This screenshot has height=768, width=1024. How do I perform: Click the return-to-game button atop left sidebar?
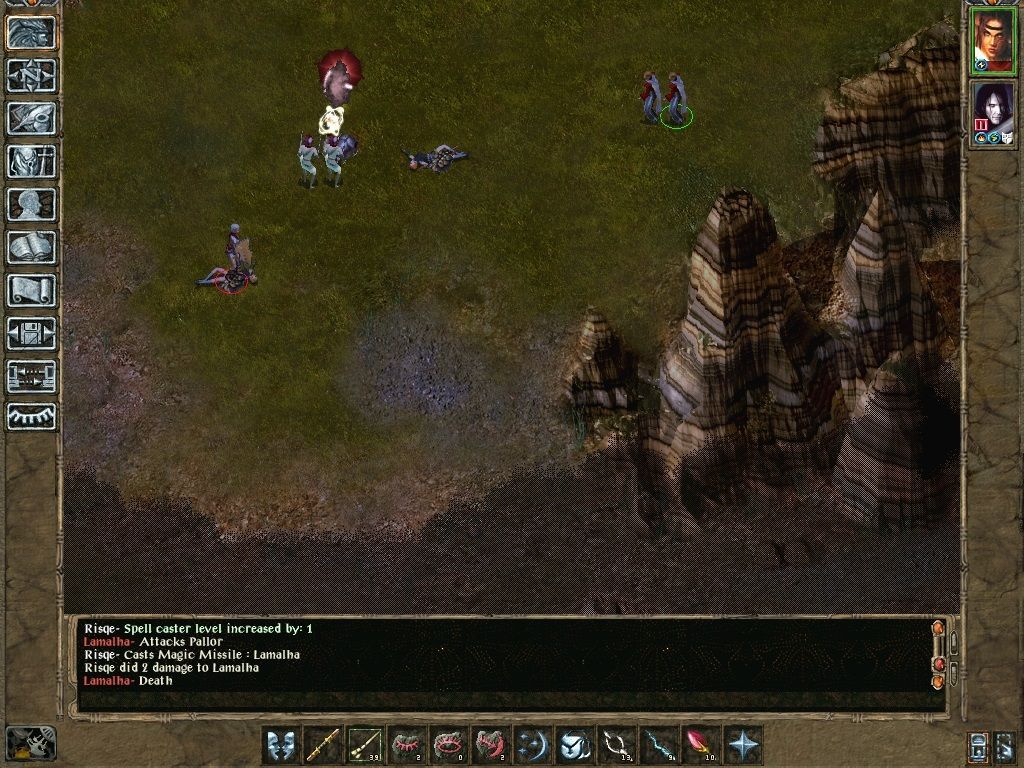(32, 32)
